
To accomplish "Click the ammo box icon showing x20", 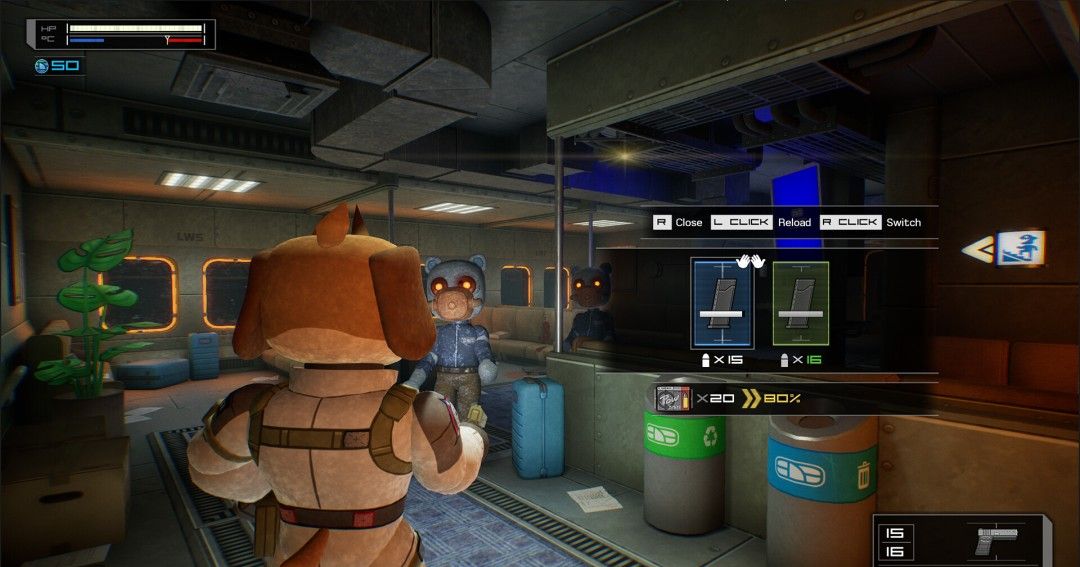I will pos(671,399).
